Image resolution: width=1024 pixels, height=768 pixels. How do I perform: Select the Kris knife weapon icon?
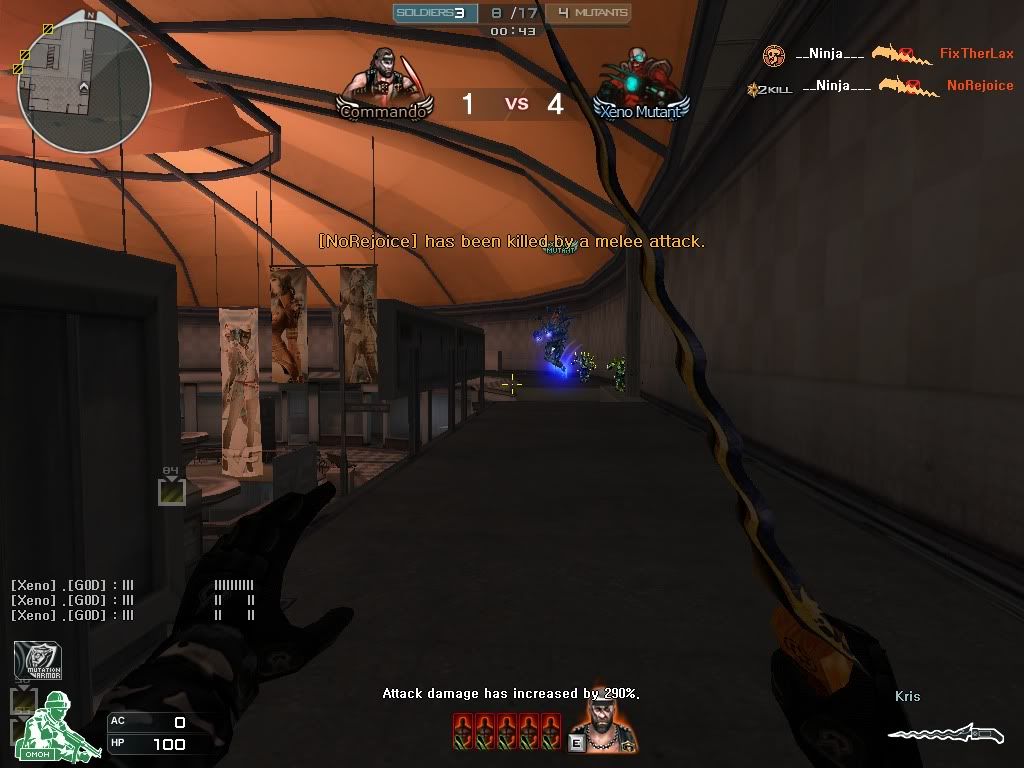pos(944,734)
